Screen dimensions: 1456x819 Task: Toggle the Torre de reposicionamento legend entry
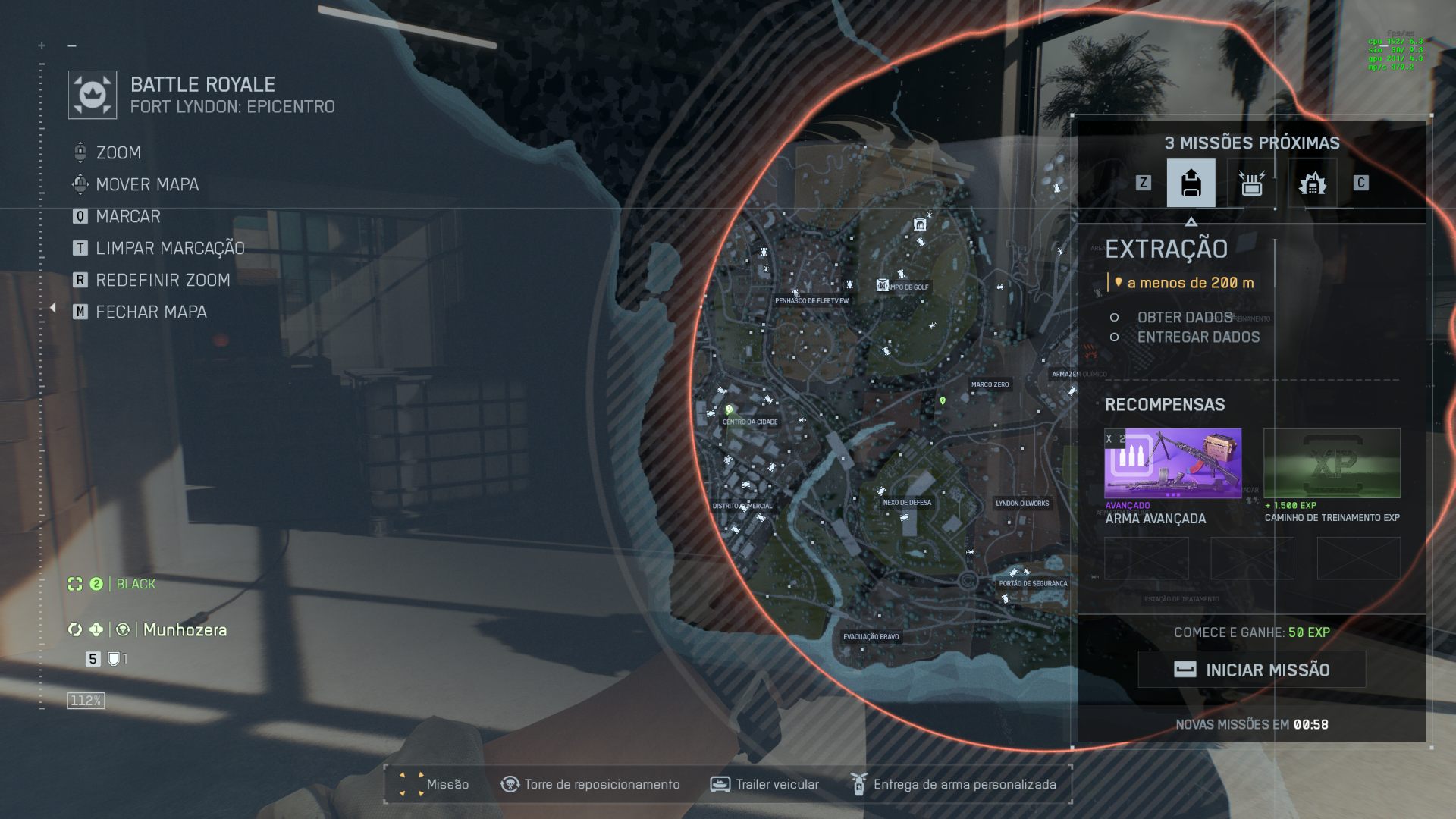pyautogui.click(x=590, y=784)
